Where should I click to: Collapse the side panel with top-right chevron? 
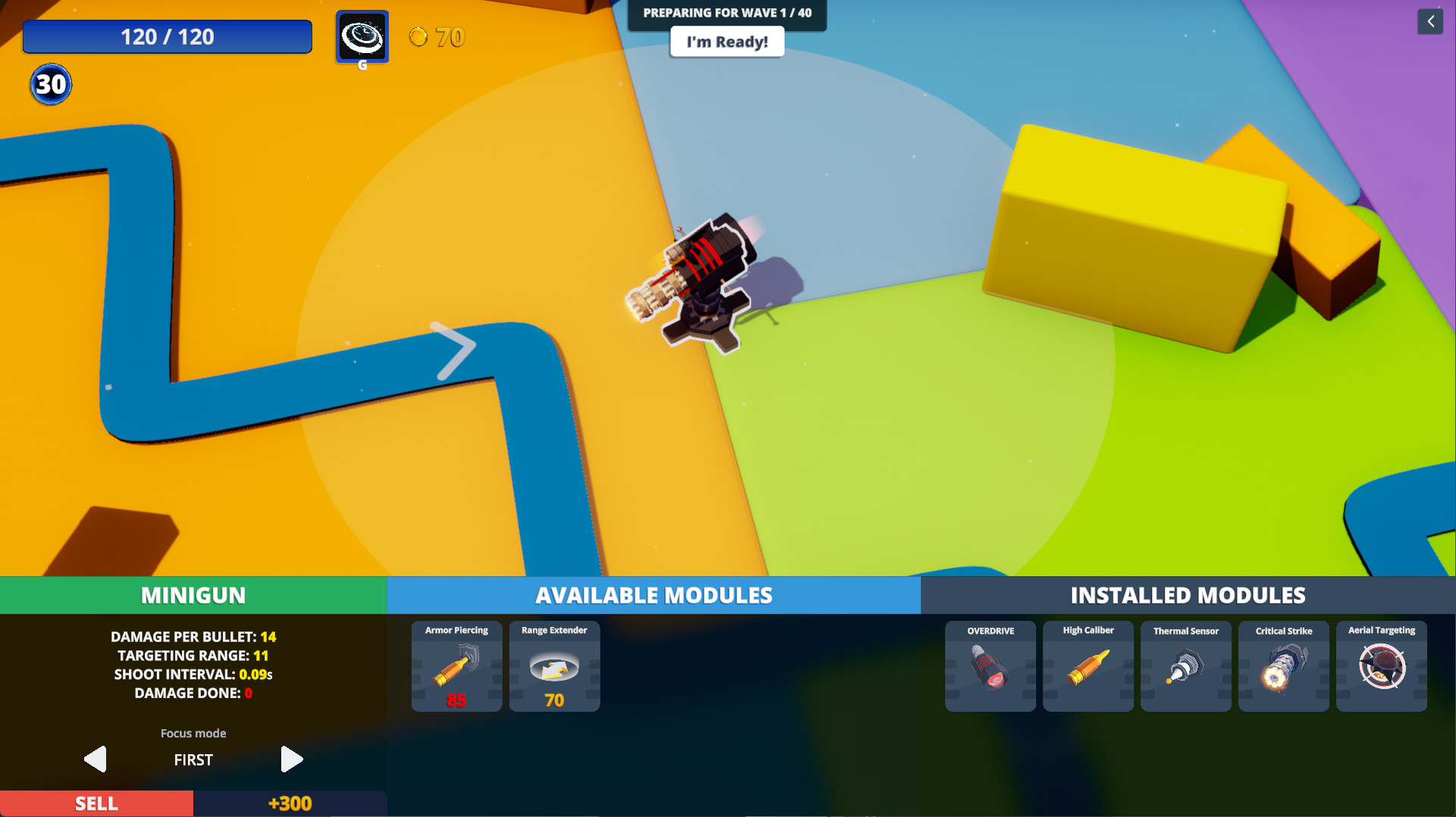coord(1431,21)
